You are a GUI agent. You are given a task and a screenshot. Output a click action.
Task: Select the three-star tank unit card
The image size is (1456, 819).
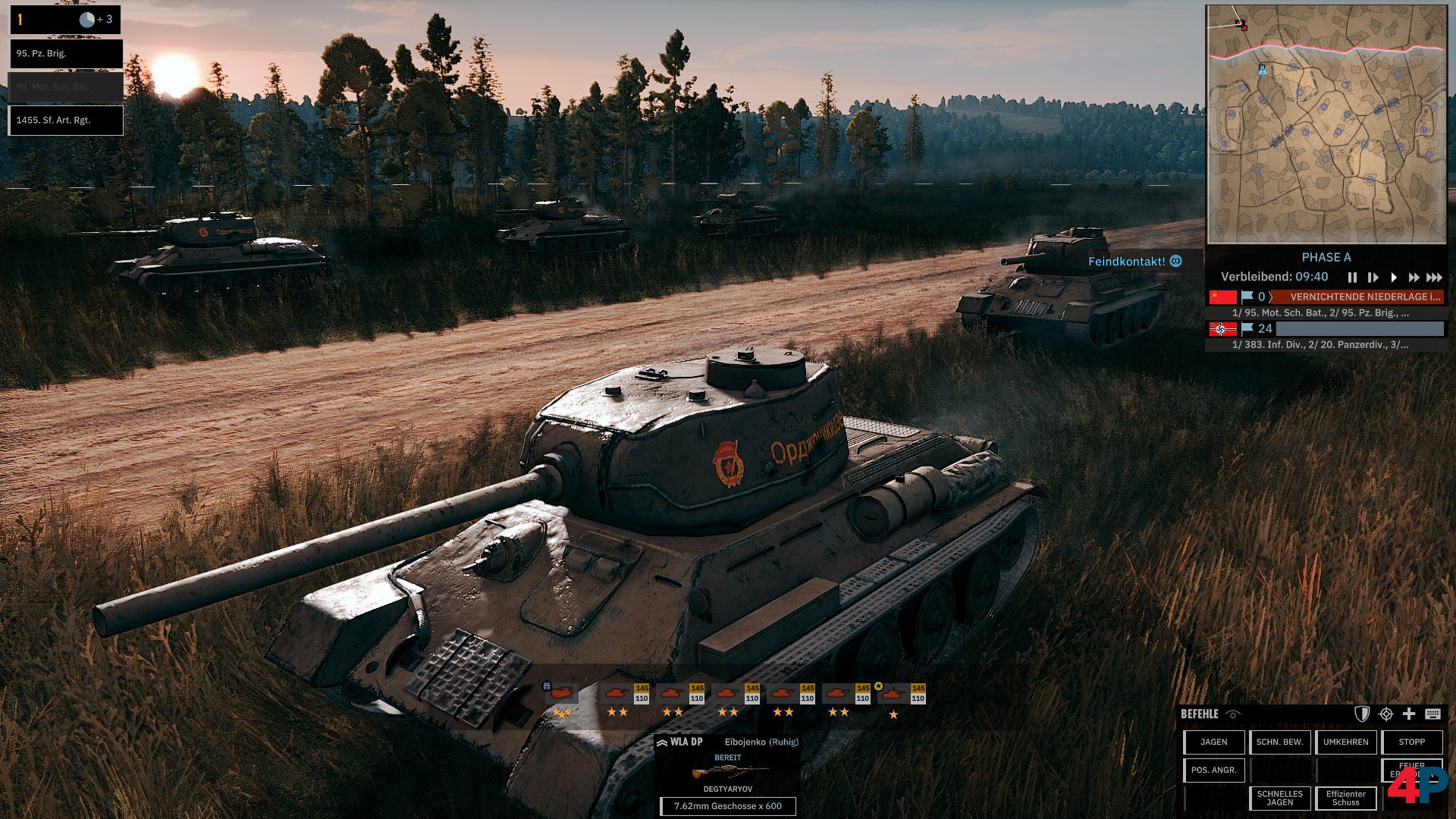[562, 701]
